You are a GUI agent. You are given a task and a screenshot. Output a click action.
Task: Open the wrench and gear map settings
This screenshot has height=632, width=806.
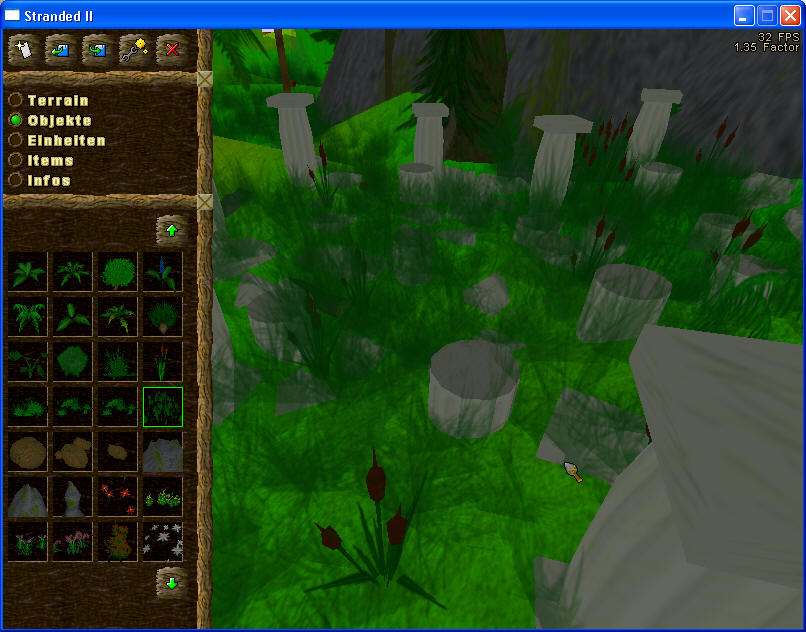tap(135, 48)
